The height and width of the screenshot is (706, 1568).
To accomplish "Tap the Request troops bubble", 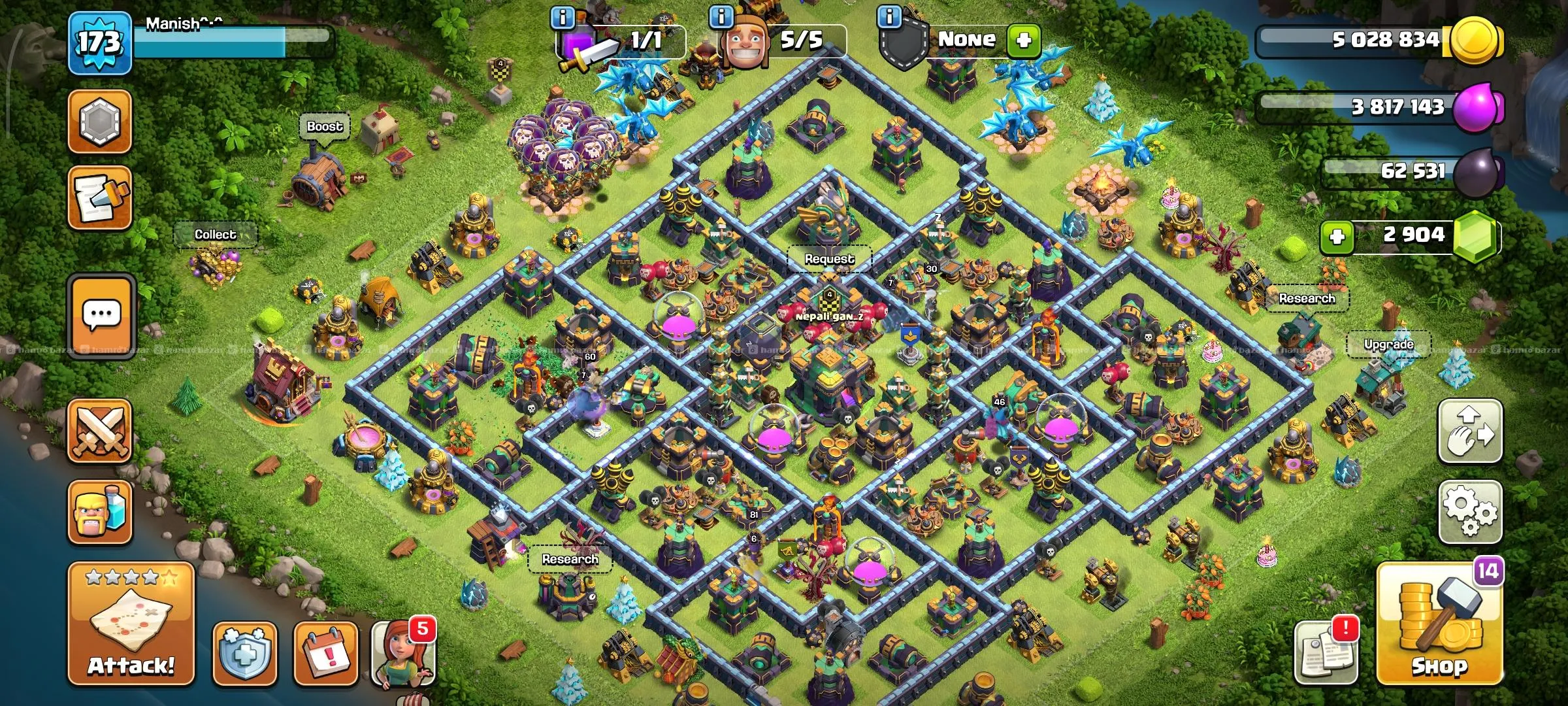I will tap(829, 259).
